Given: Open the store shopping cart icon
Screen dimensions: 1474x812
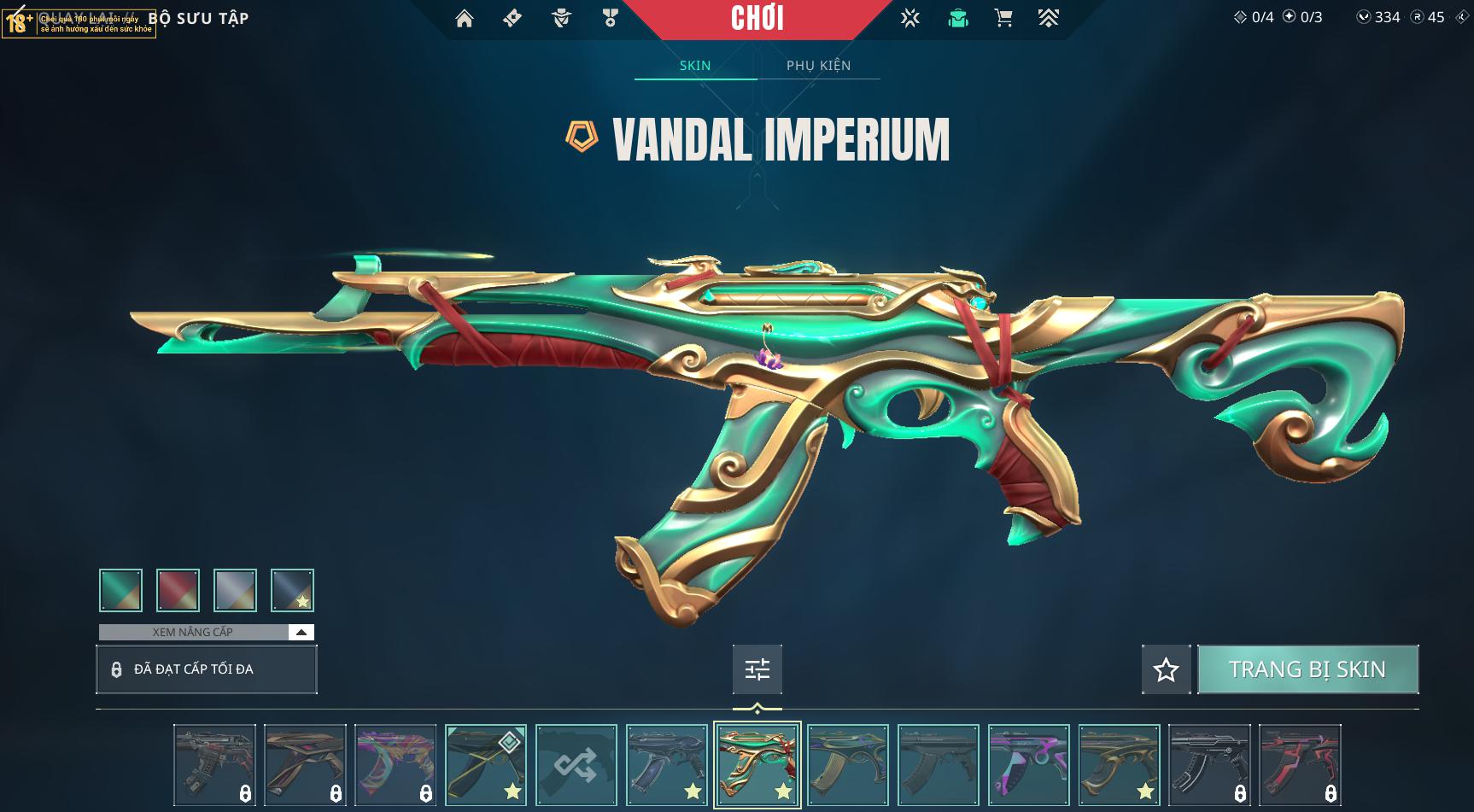Looking at the screenshot, I should click(1003, 18).
